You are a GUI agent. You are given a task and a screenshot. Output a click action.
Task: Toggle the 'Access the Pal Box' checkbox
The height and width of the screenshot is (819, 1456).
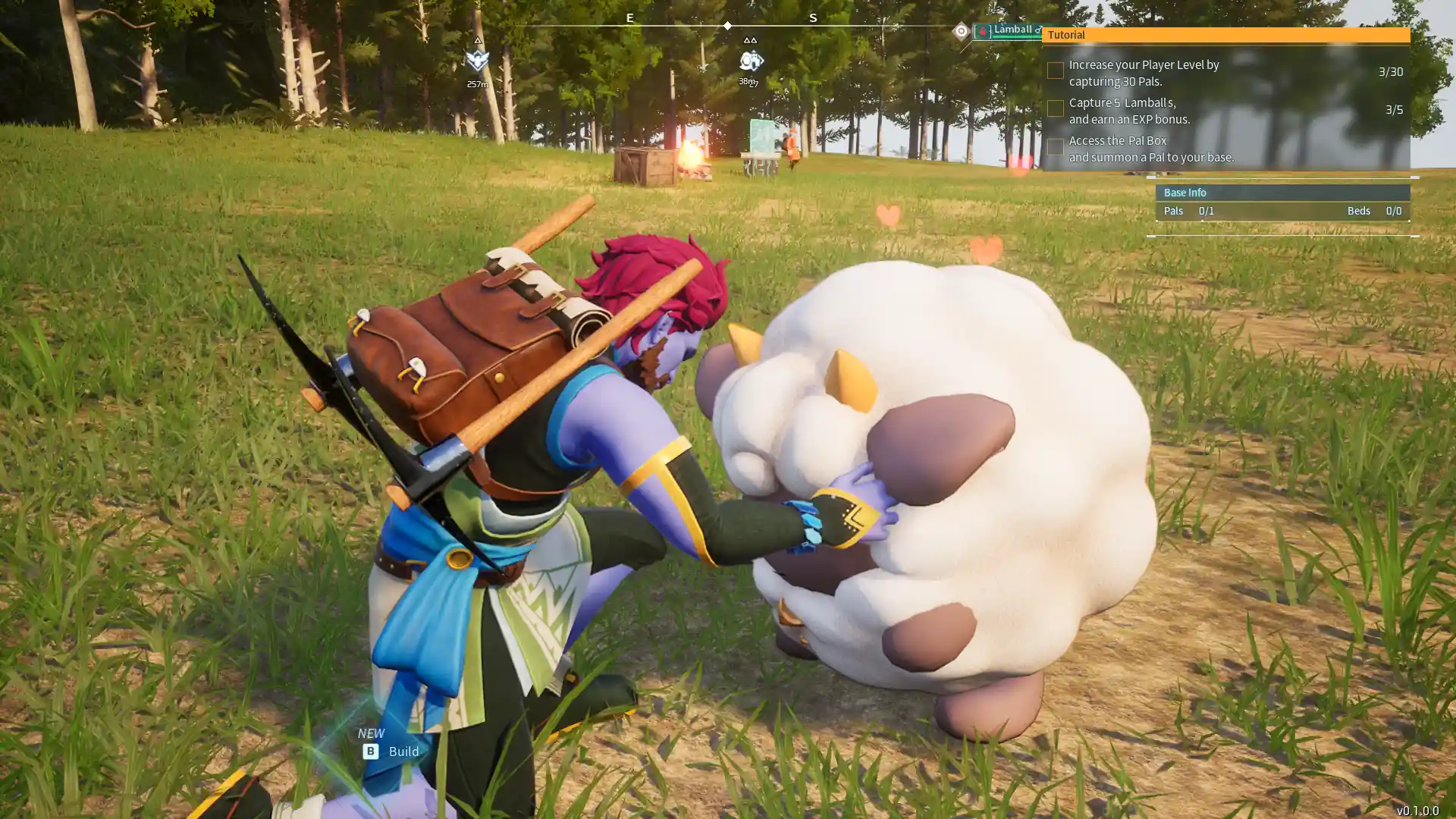coord(1055,147)
